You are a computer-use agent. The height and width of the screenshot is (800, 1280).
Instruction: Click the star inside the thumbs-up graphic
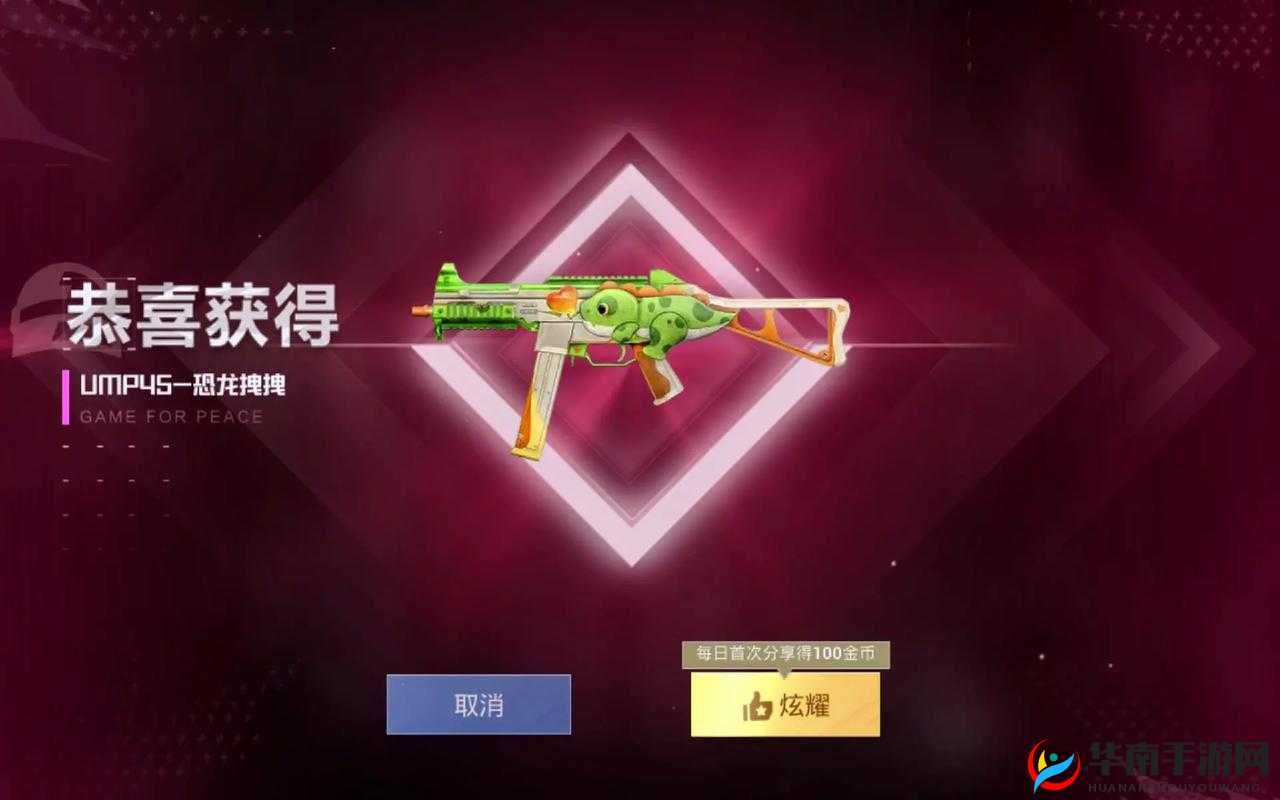click(762, 710)
